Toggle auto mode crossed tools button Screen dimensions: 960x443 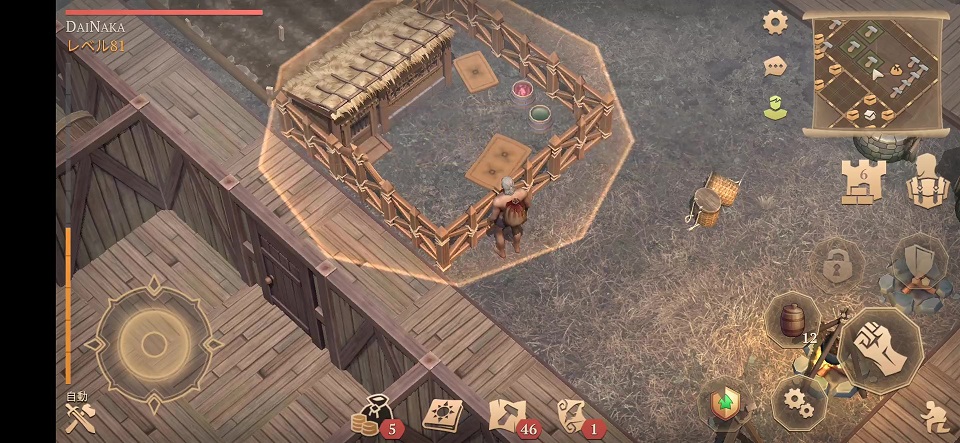pos(79,415)
